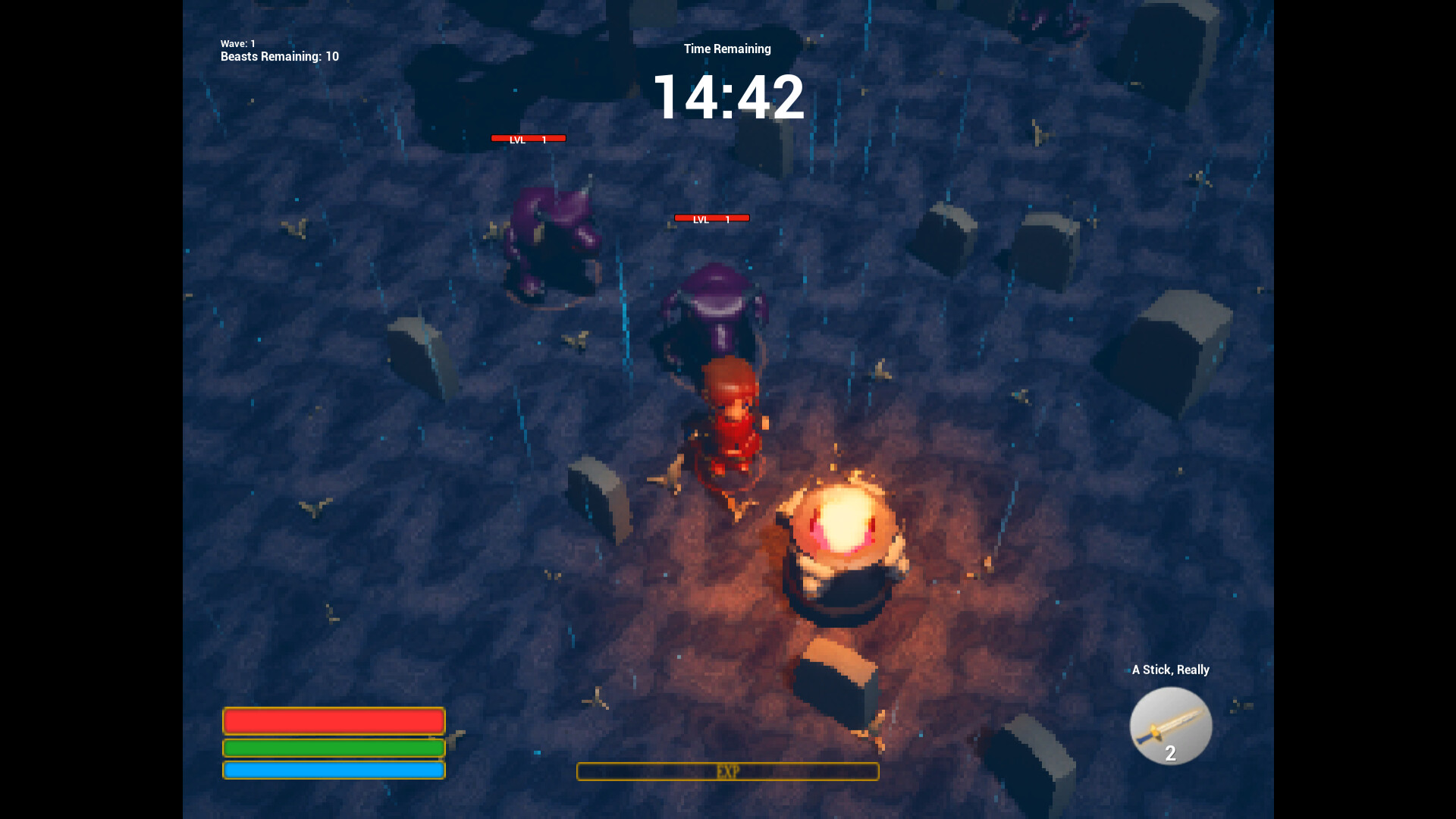Click the sword icon in the bottom-right circle
1456x819 pixels.
point(1171,726)
